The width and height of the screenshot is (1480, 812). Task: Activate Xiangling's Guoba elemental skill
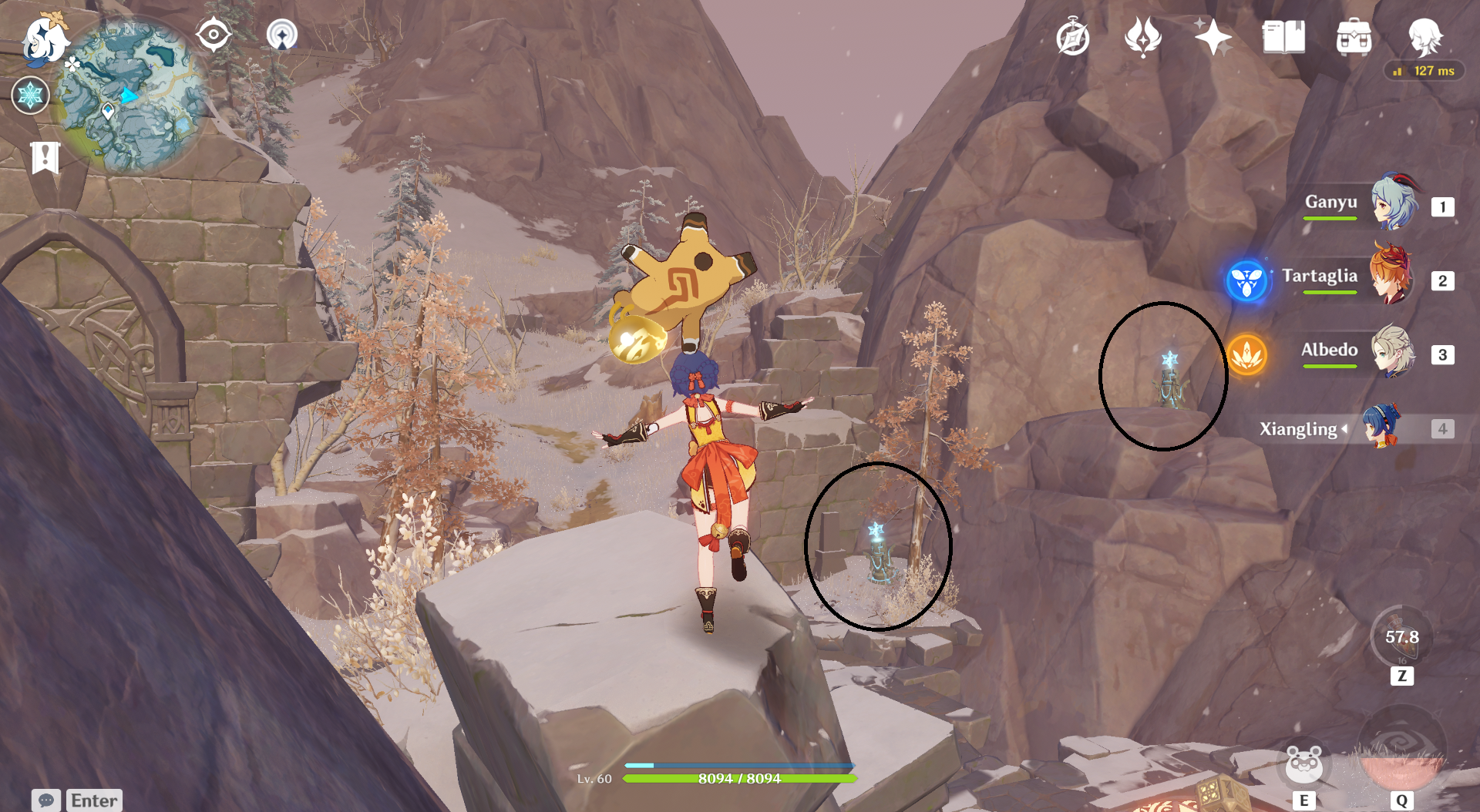(x=1304, y=764)
